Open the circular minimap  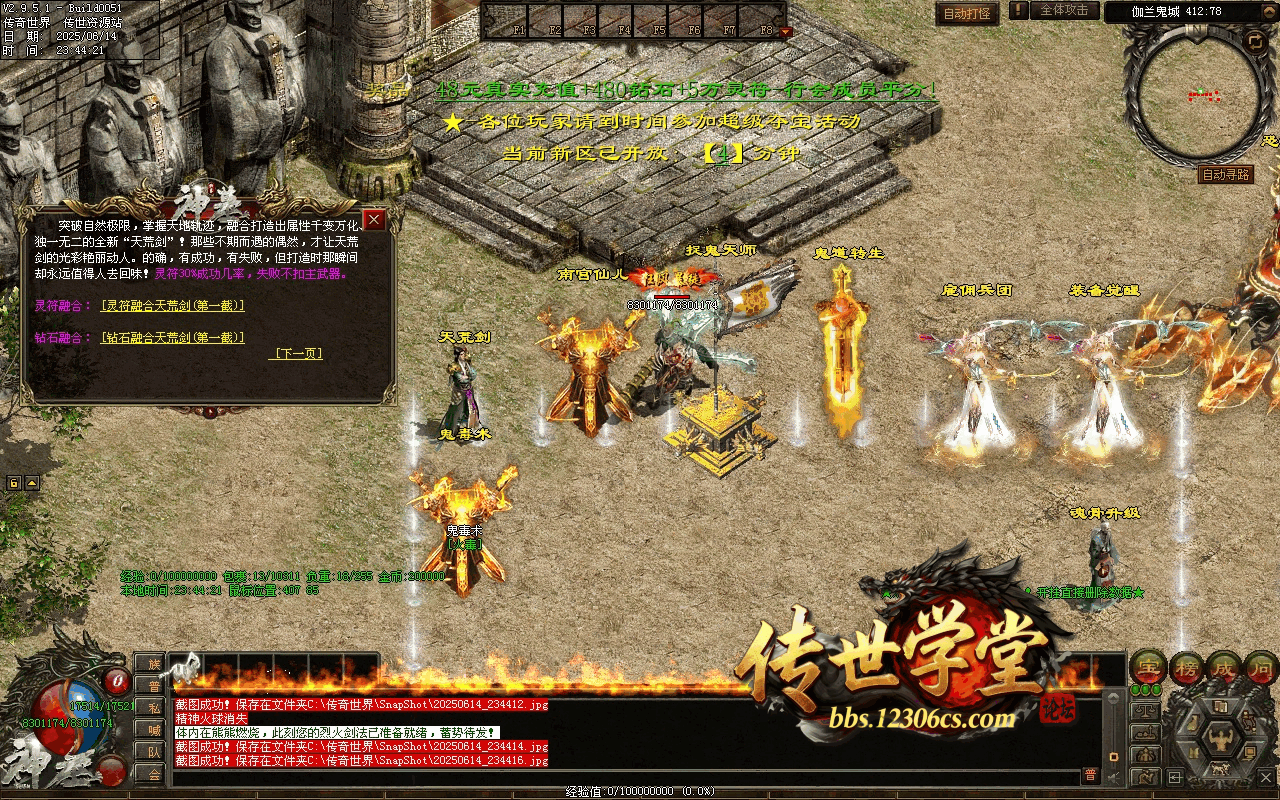click(1195, 95)
